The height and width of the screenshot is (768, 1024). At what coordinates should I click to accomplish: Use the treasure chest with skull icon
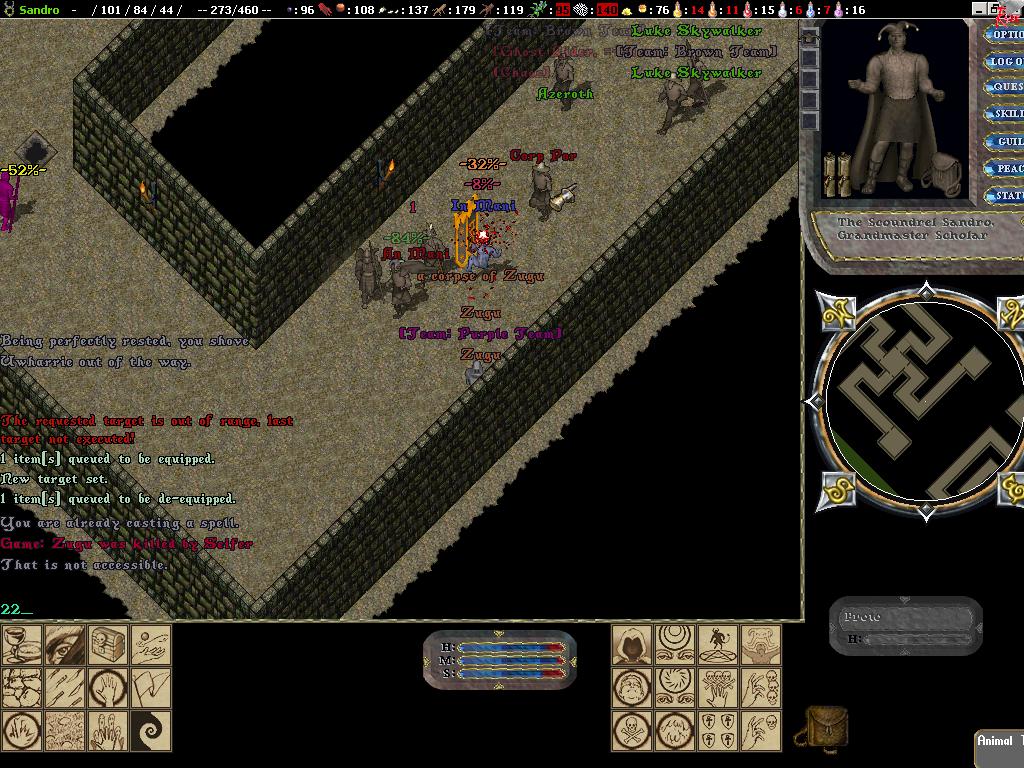click(x=108, y=645)
